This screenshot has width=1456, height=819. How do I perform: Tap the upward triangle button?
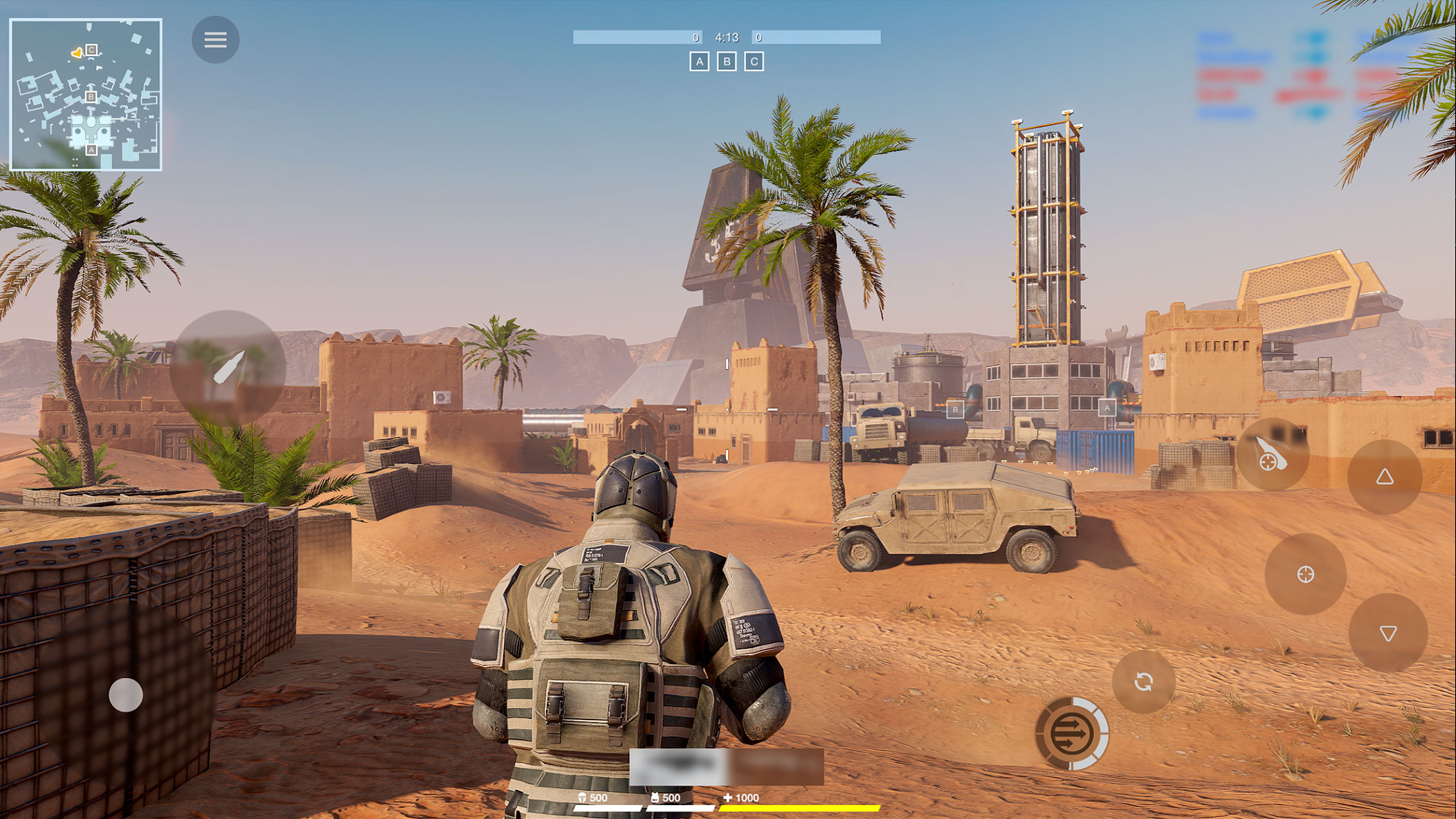[1384, 477]
